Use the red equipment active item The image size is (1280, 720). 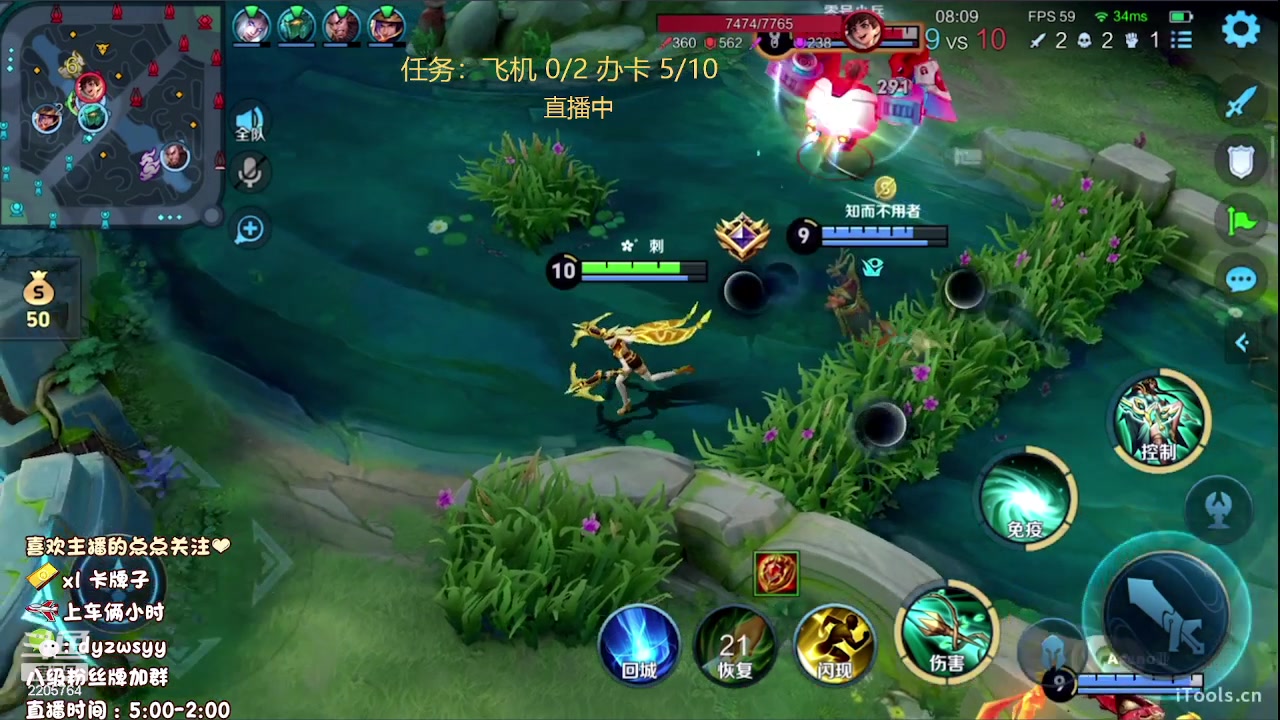pos(776,574)
